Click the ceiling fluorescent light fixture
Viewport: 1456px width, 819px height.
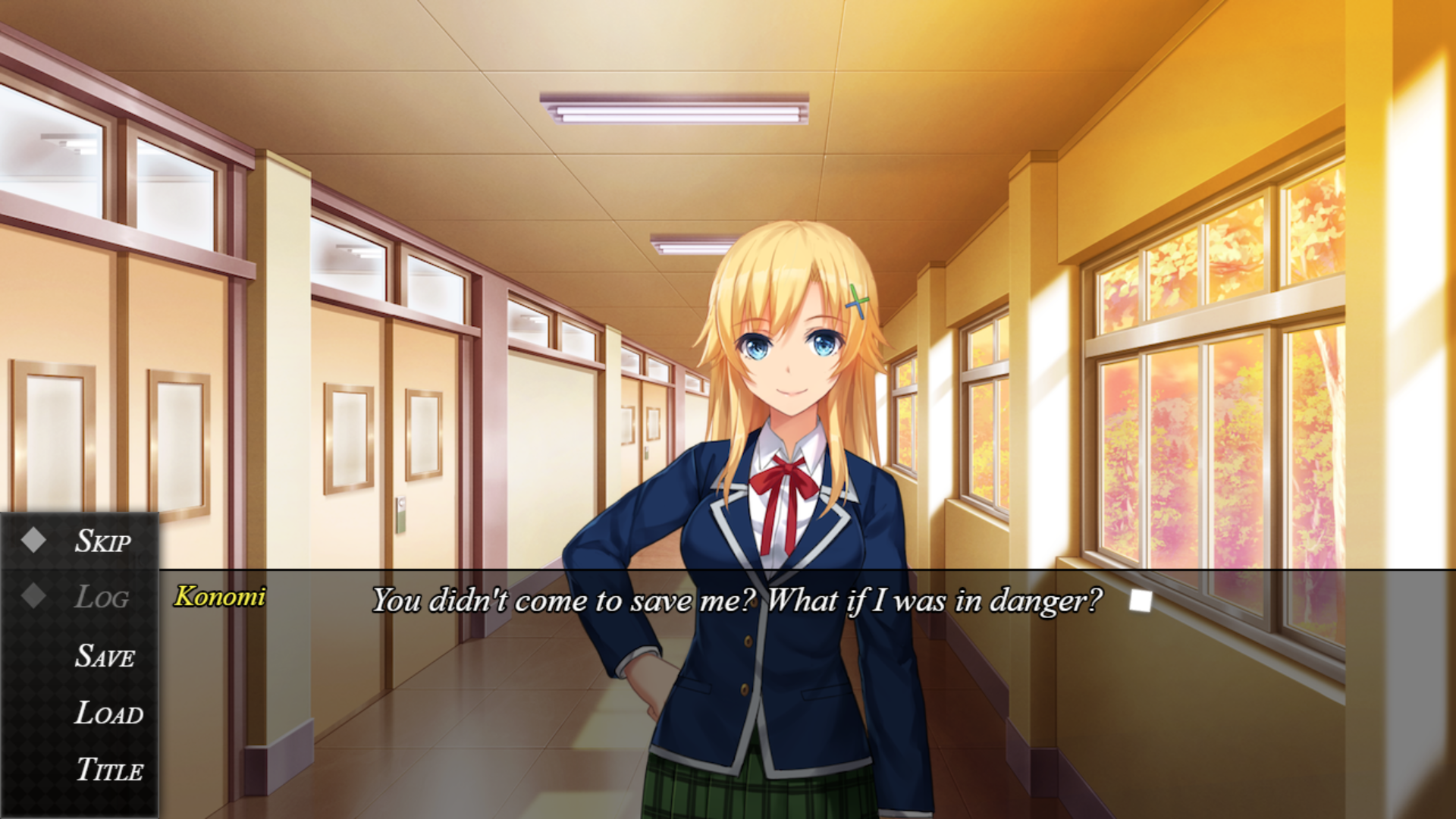pos(673,106)
